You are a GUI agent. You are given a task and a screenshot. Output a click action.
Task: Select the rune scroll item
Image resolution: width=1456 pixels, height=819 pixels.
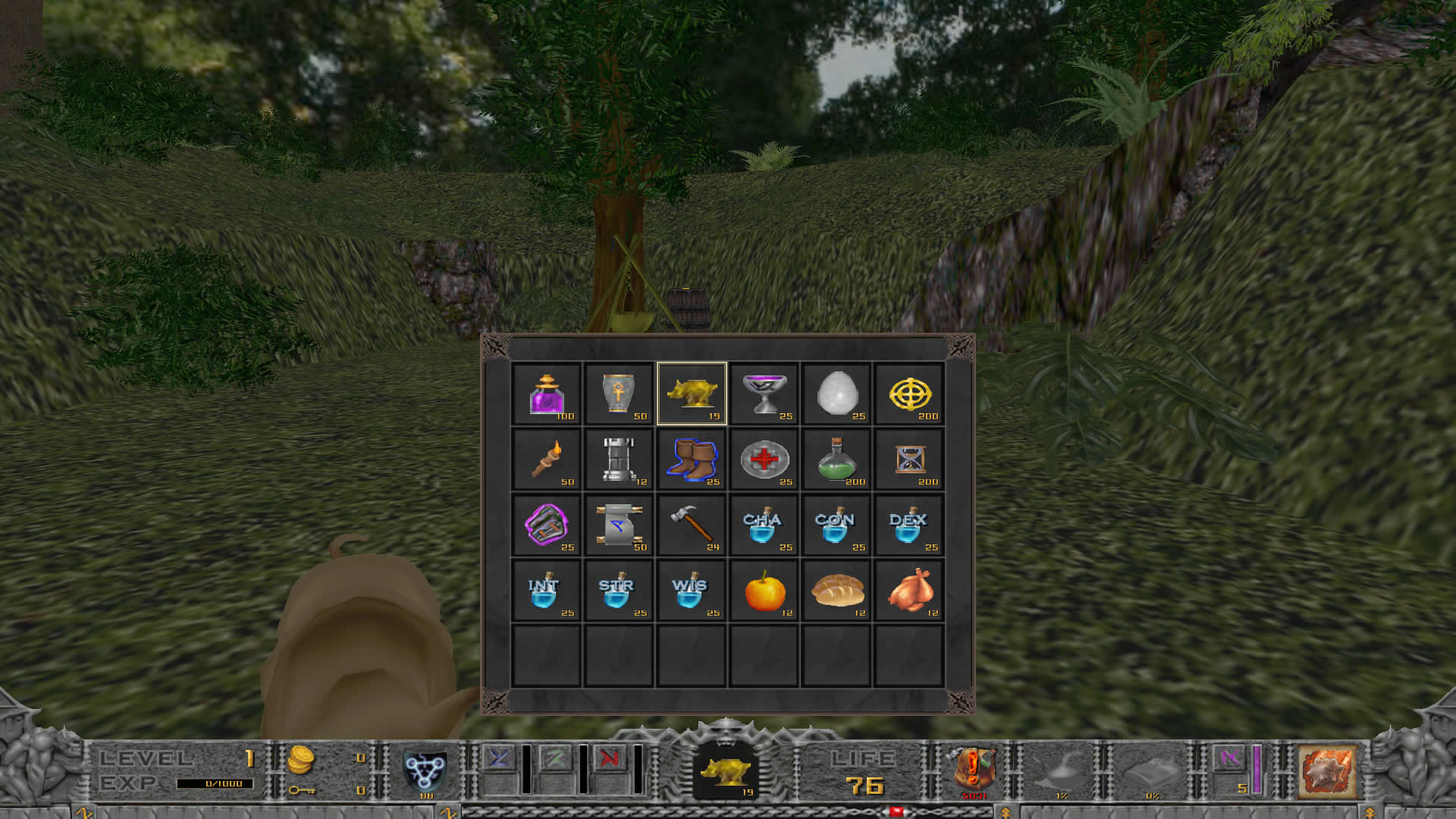619,525
